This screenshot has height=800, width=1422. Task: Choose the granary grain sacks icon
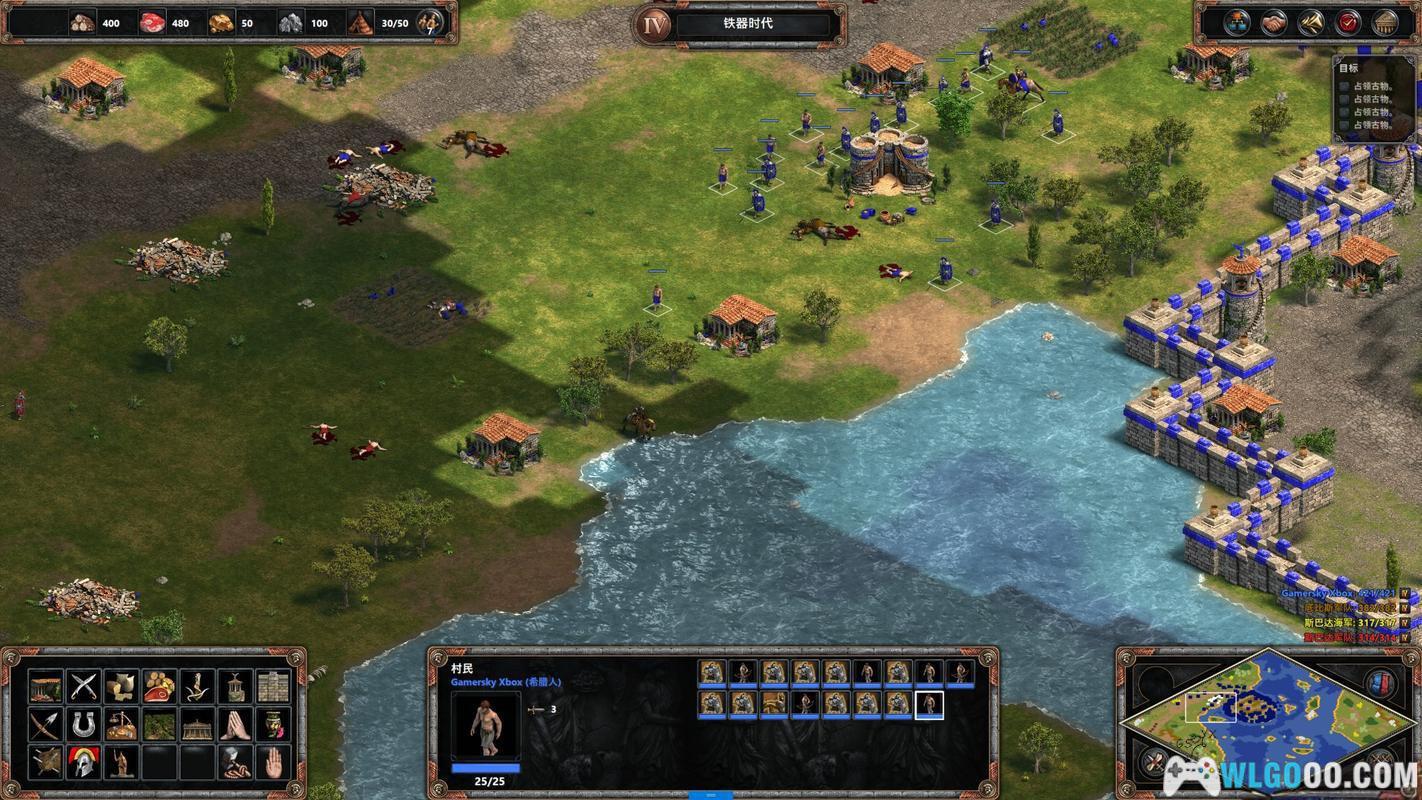tap(121, 686)
